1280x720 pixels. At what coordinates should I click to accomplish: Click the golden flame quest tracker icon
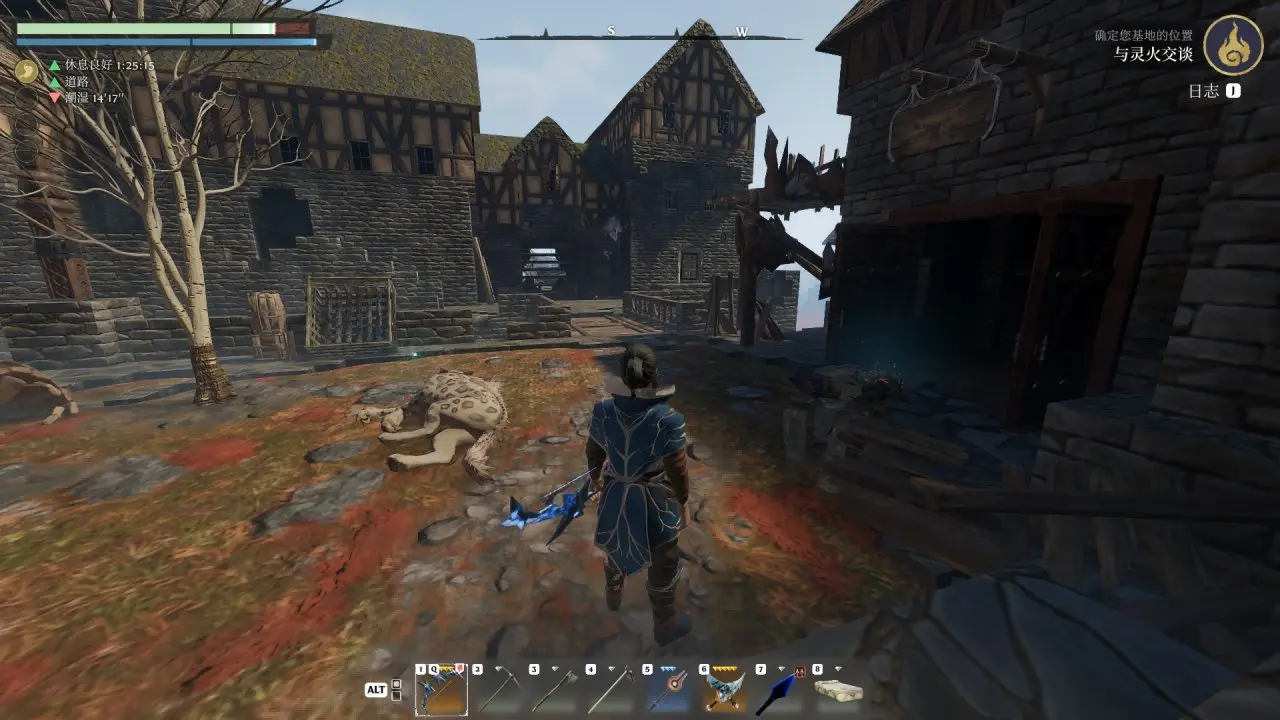1232,45
